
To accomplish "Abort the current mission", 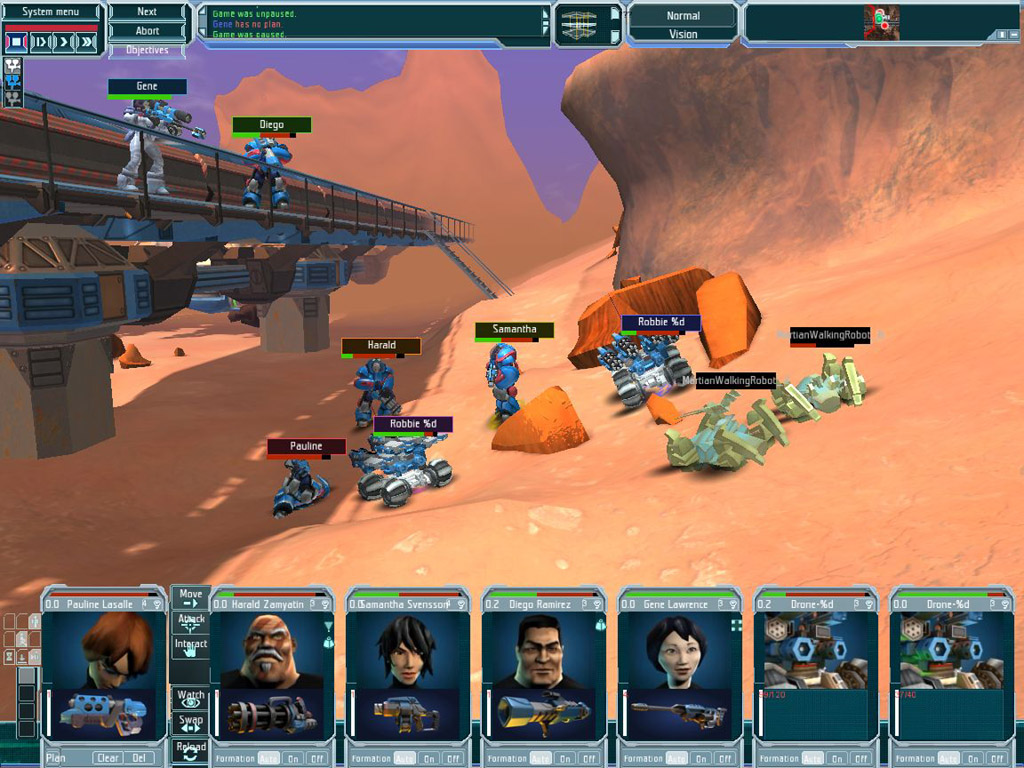I will pos(147,31).
